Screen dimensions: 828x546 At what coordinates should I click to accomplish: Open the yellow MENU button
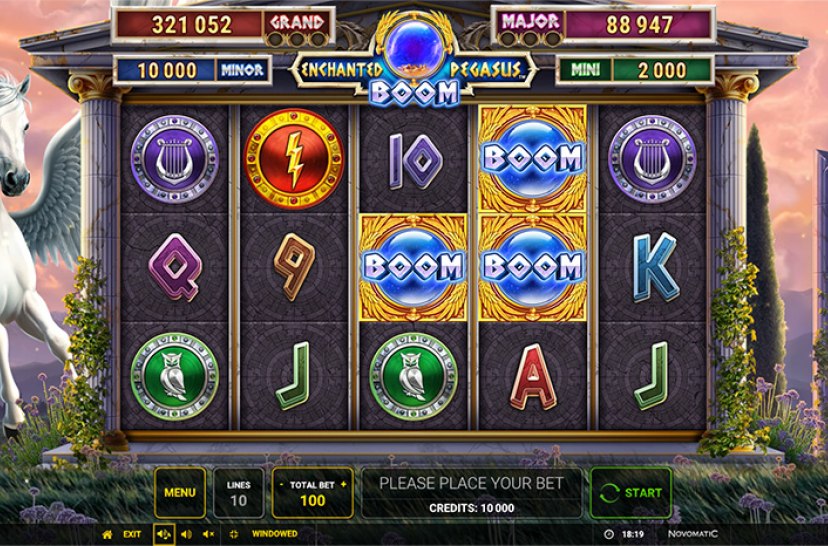click(180, 492)
